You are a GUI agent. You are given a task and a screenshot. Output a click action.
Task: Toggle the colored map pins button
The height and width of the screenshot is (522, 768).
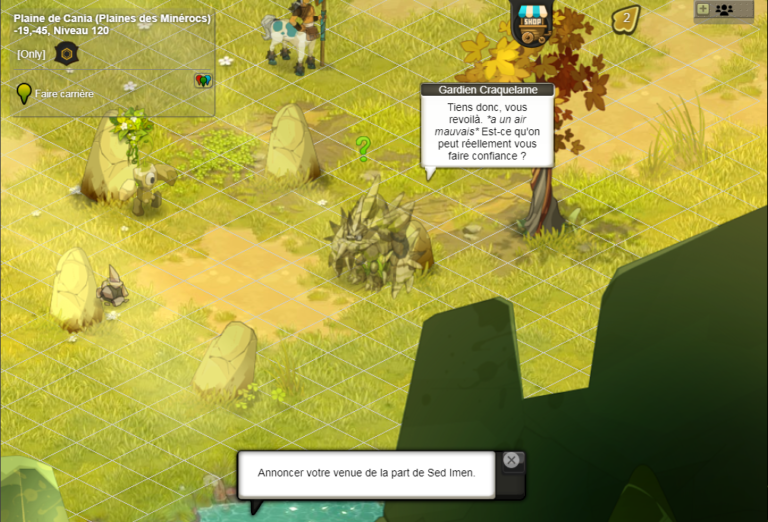point(203,80)
